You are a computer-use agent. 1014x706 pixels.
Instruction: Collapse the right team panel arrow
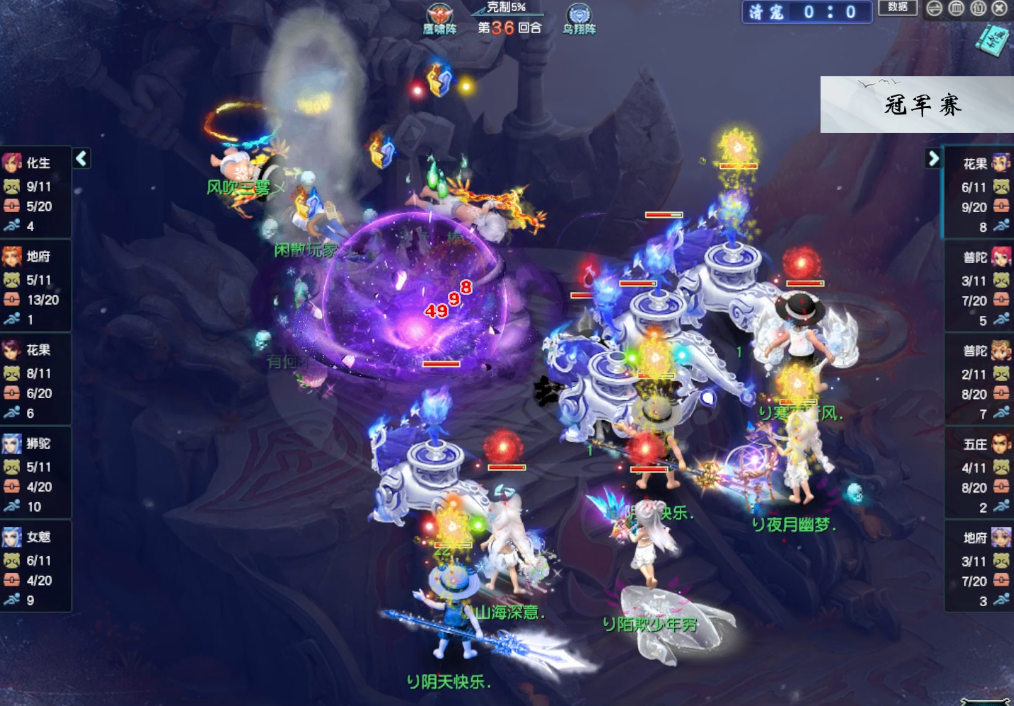coord(933,158)
